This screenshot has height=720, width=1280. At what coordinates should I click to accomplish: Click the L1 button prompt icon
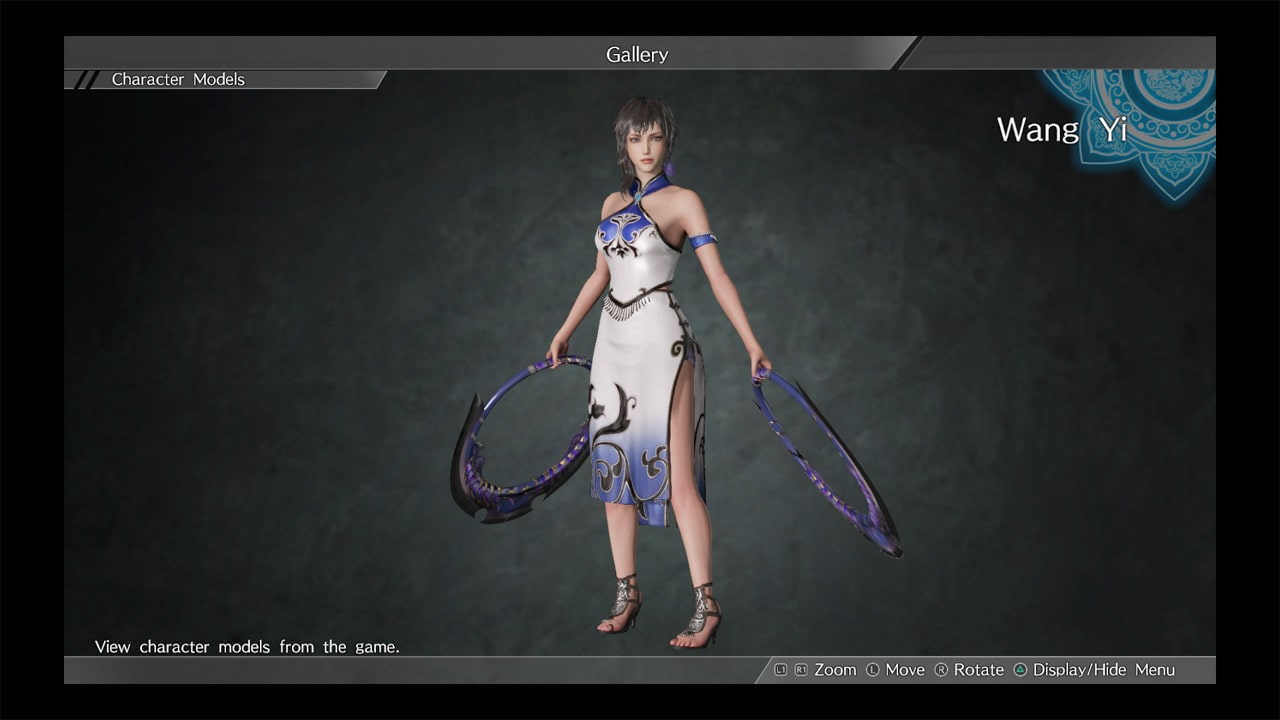pos(780,670)
